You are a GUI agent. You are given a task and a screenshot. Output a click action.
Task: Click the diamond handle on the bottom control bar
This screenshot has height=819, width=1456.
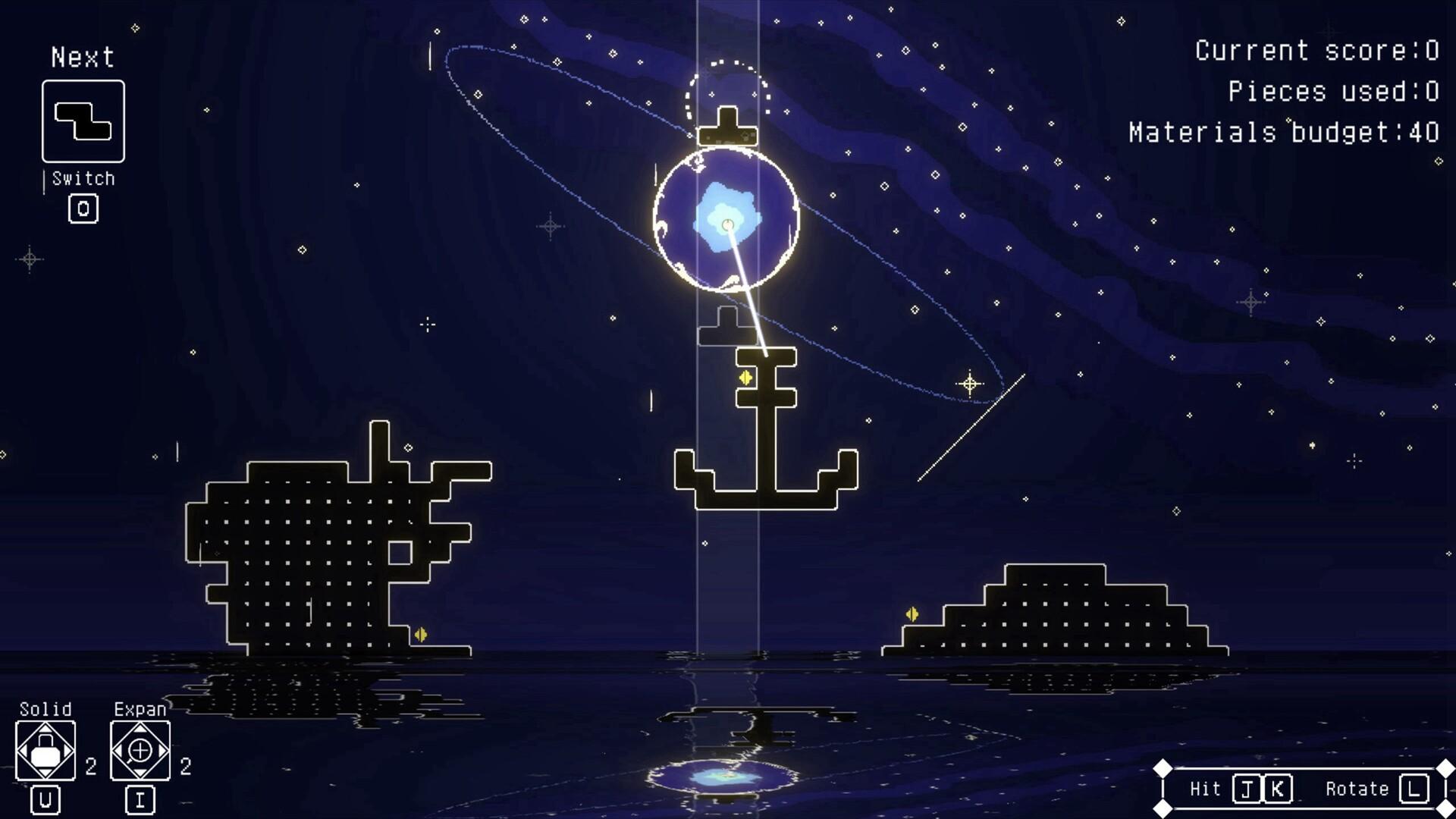click(x=1163, y=767)
